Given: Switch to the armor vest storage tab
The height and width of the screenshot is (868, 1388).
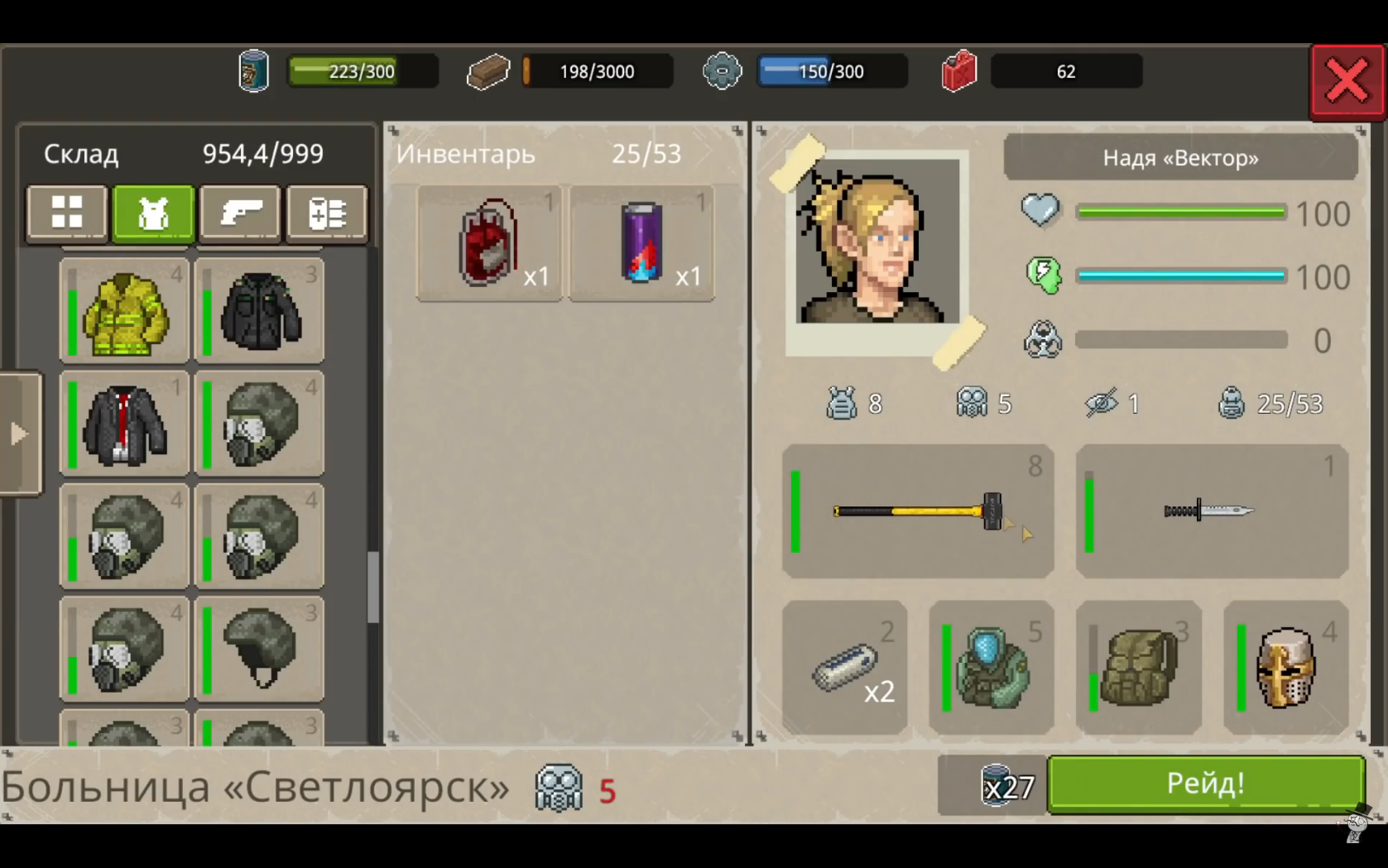Looking at the screenshot, I should point(153,213).
